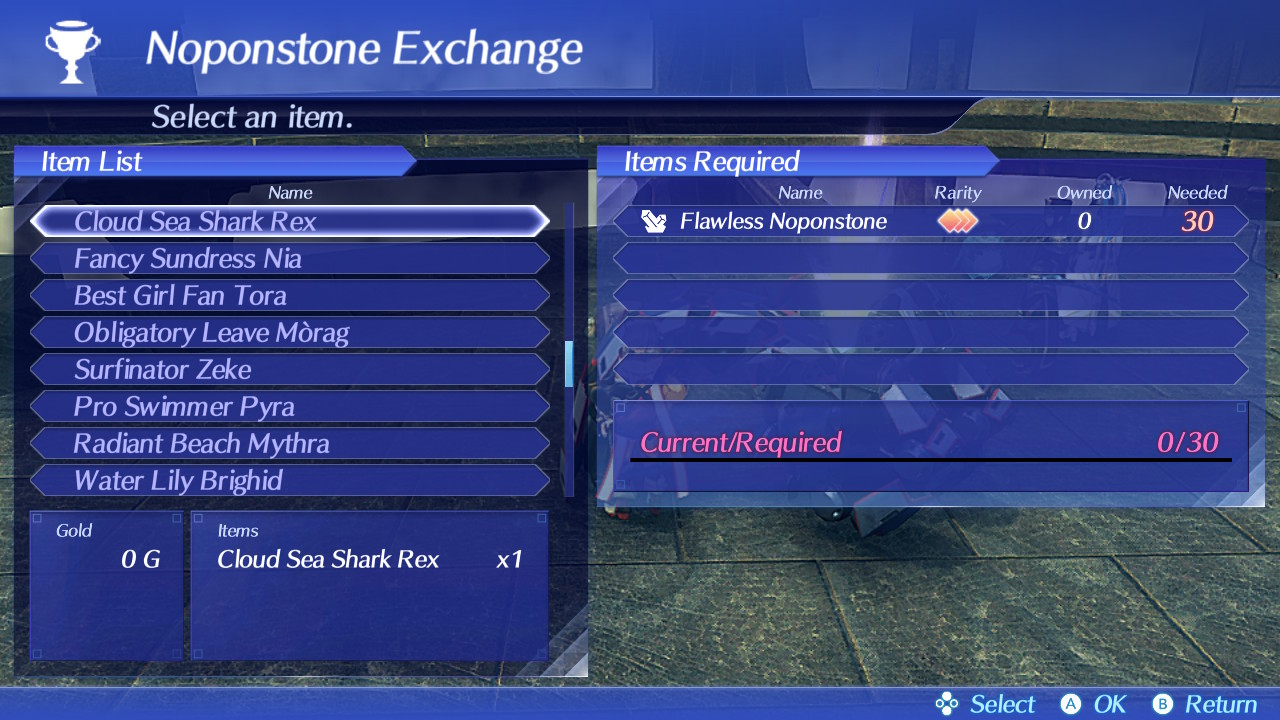Choose Surfinator Zeke in the item list
Screen dimensions: 1280x720
point(290,370)
